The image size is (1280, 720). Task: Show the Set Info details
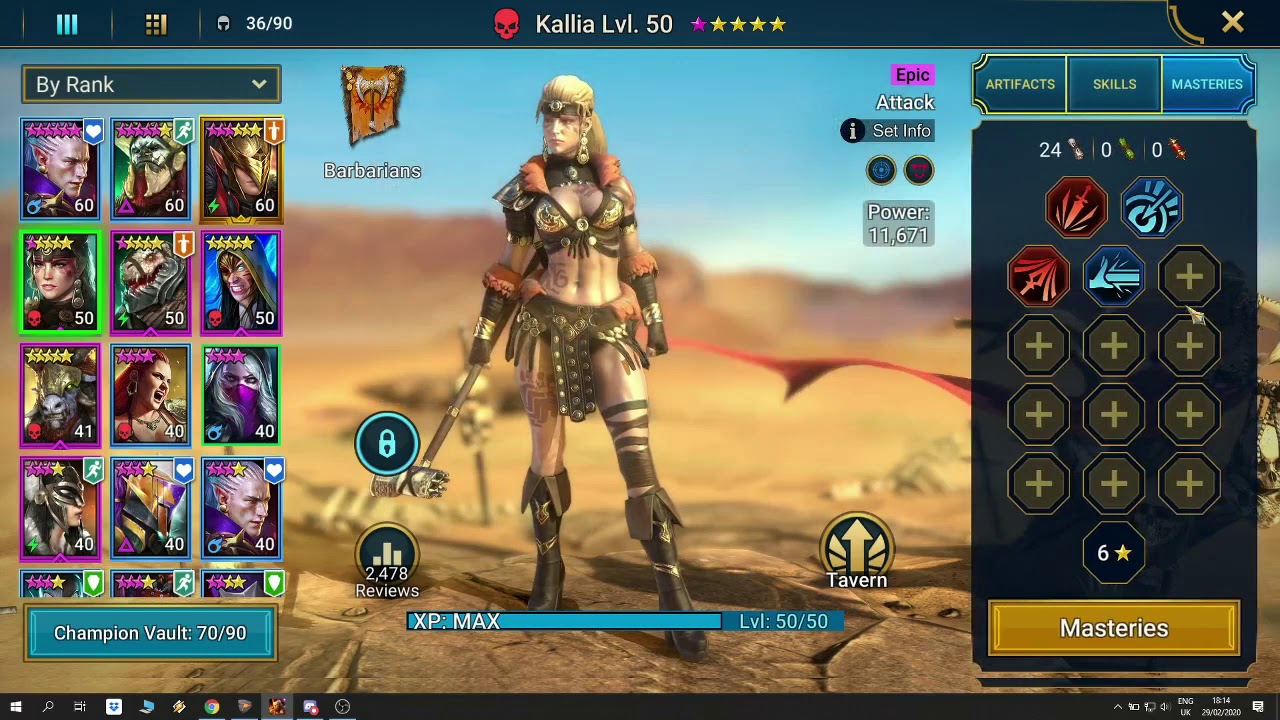point(888,131)
